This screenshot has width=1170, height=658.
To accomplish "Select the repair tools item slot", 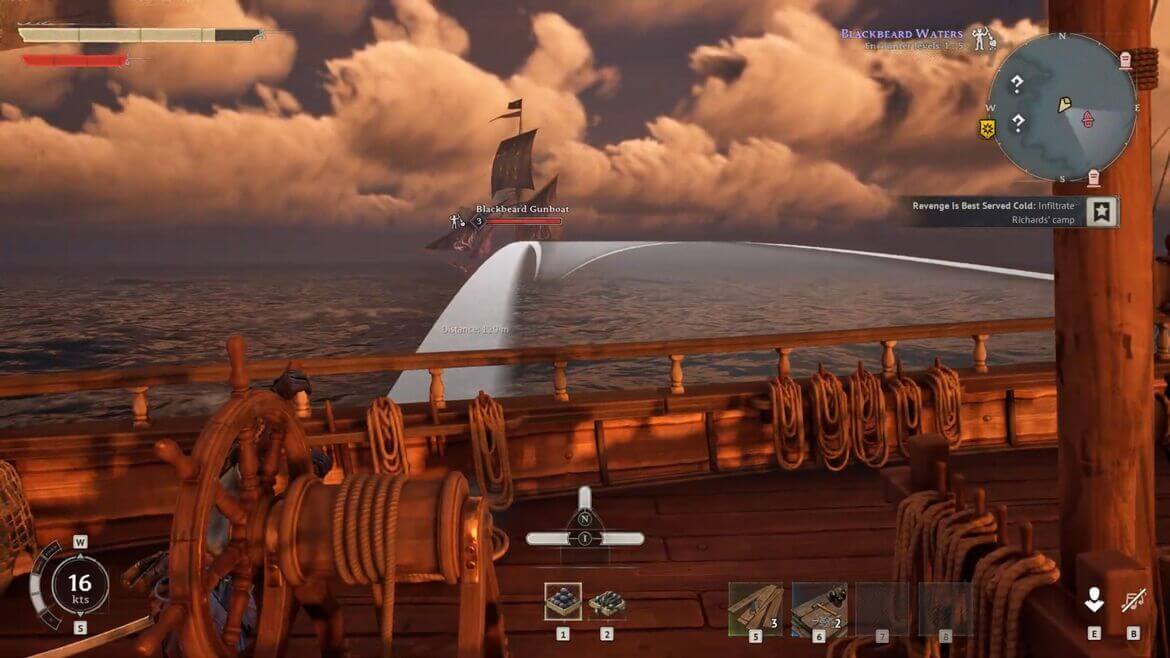I will (x=819, y=608).
